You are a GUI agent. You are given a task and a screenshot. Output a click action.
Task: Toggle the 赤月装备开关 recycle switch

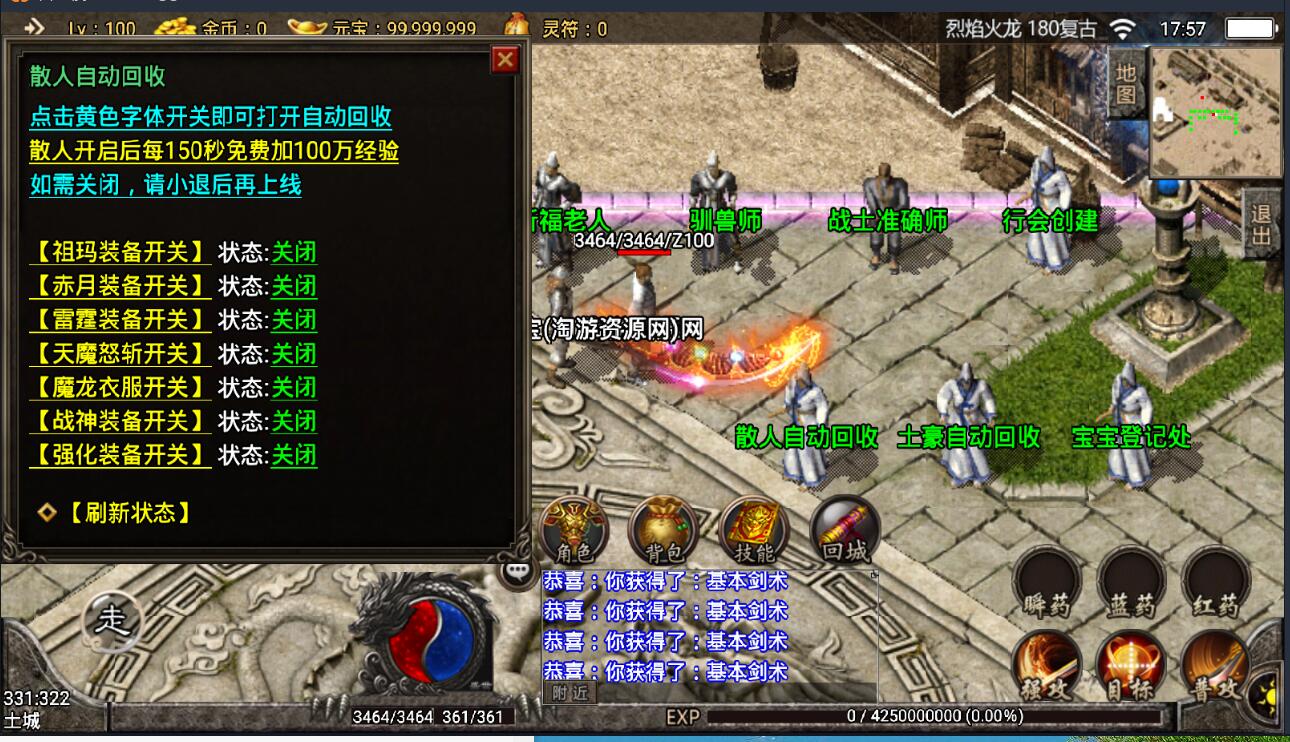pyautogui.click(x=120, y=286)
